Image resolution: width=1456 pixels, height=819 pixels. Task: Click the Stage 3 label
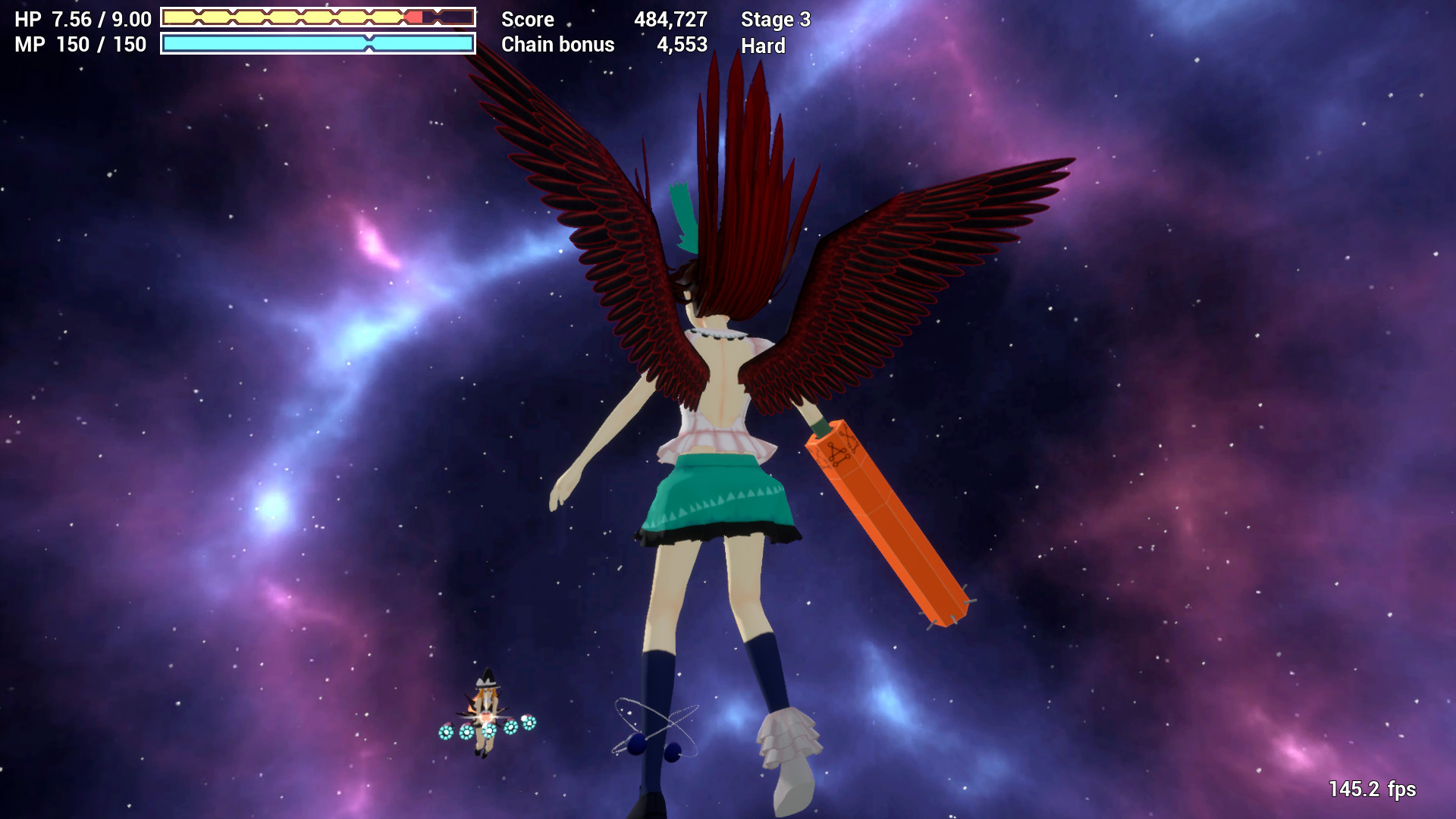point(776,20)
